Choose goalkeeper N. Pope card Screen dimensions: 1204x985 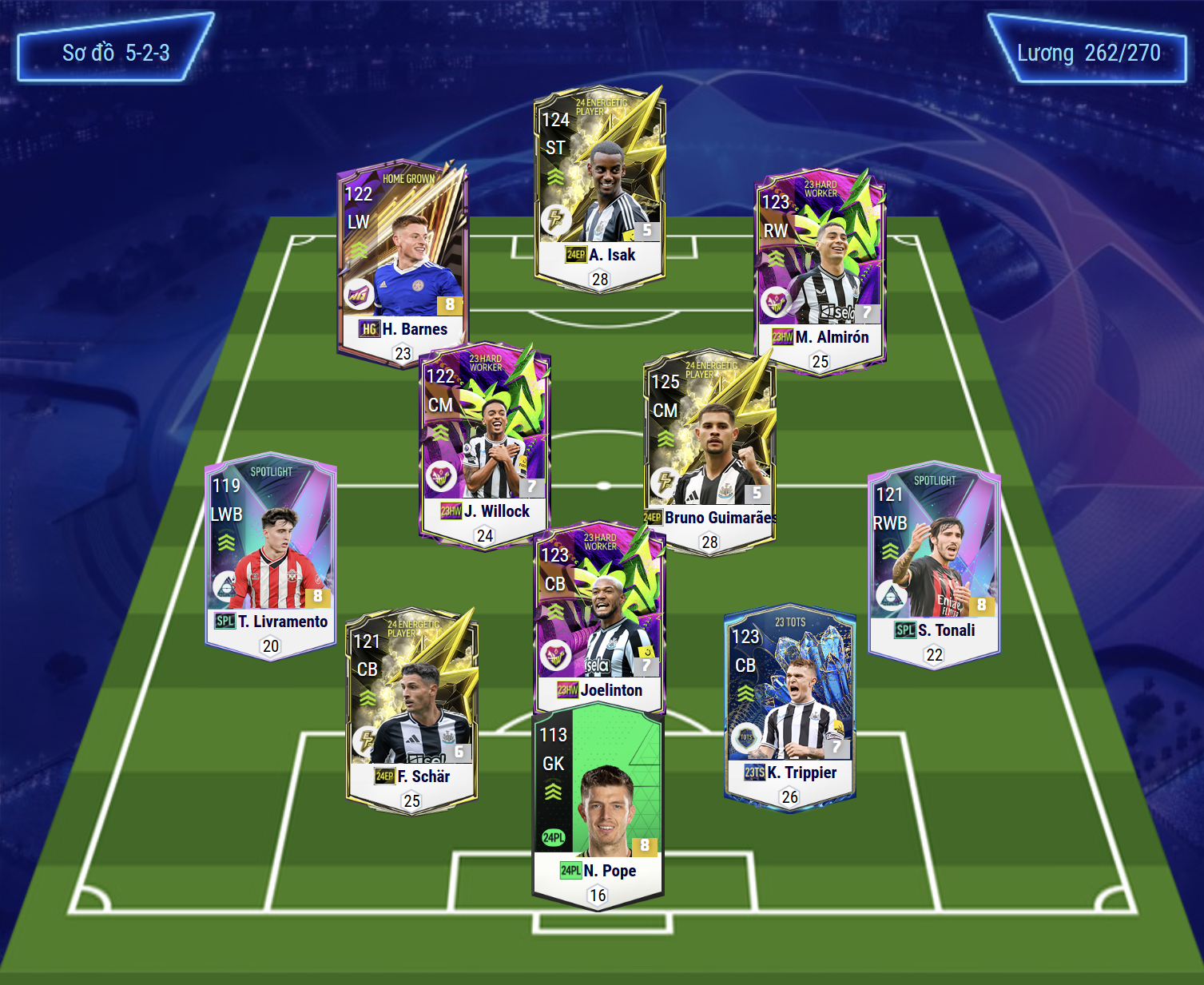(598, 807)
